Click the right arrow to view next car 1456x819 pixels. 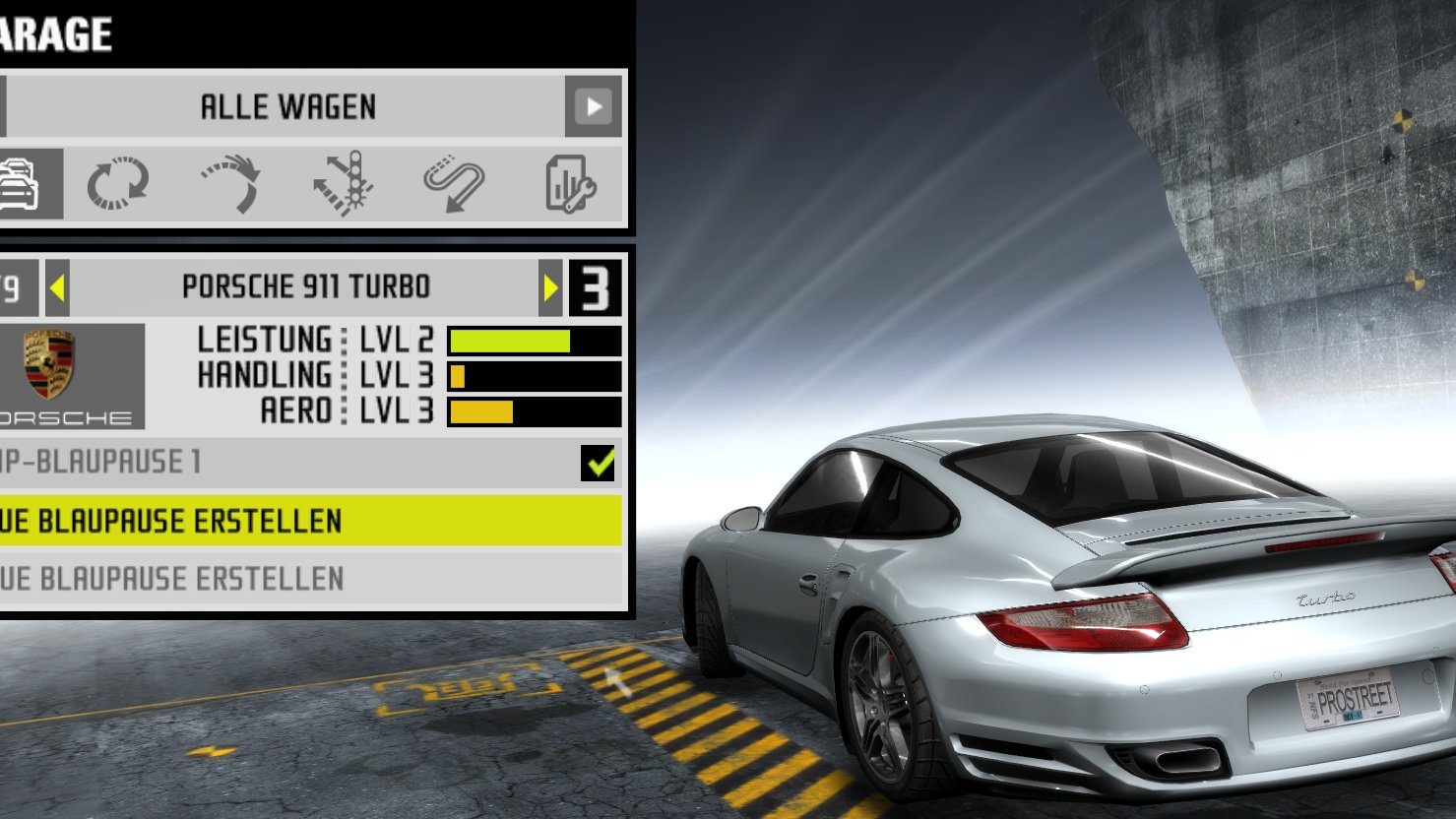[551, 286]
